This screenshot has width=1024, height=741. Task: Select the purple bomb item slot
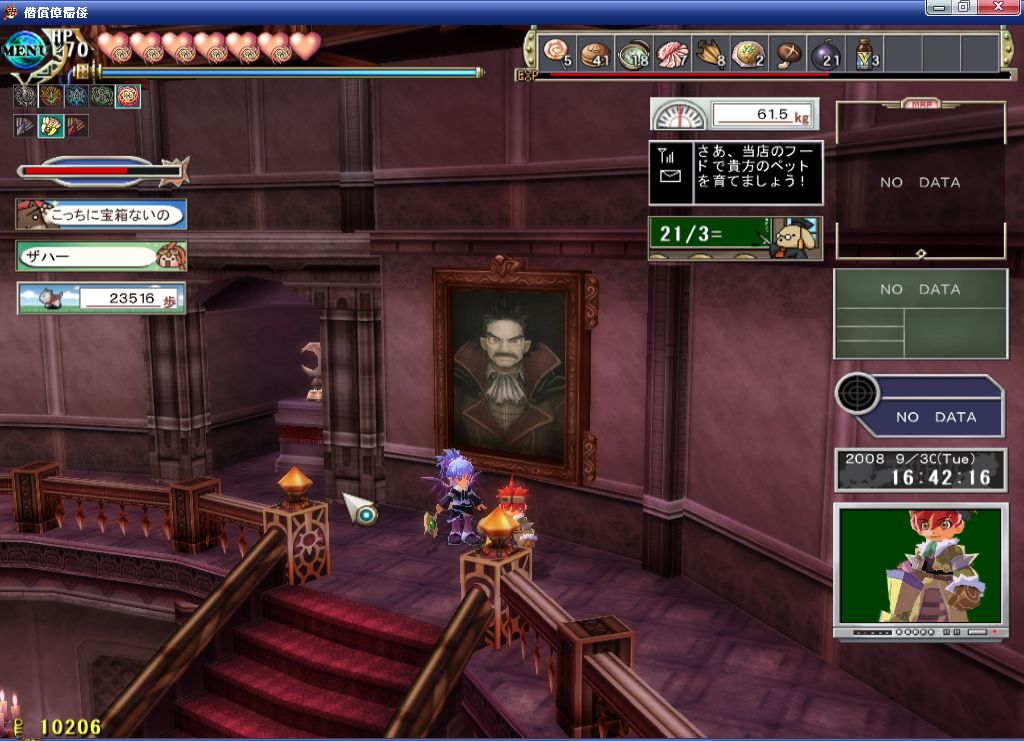tap(826, 52)
